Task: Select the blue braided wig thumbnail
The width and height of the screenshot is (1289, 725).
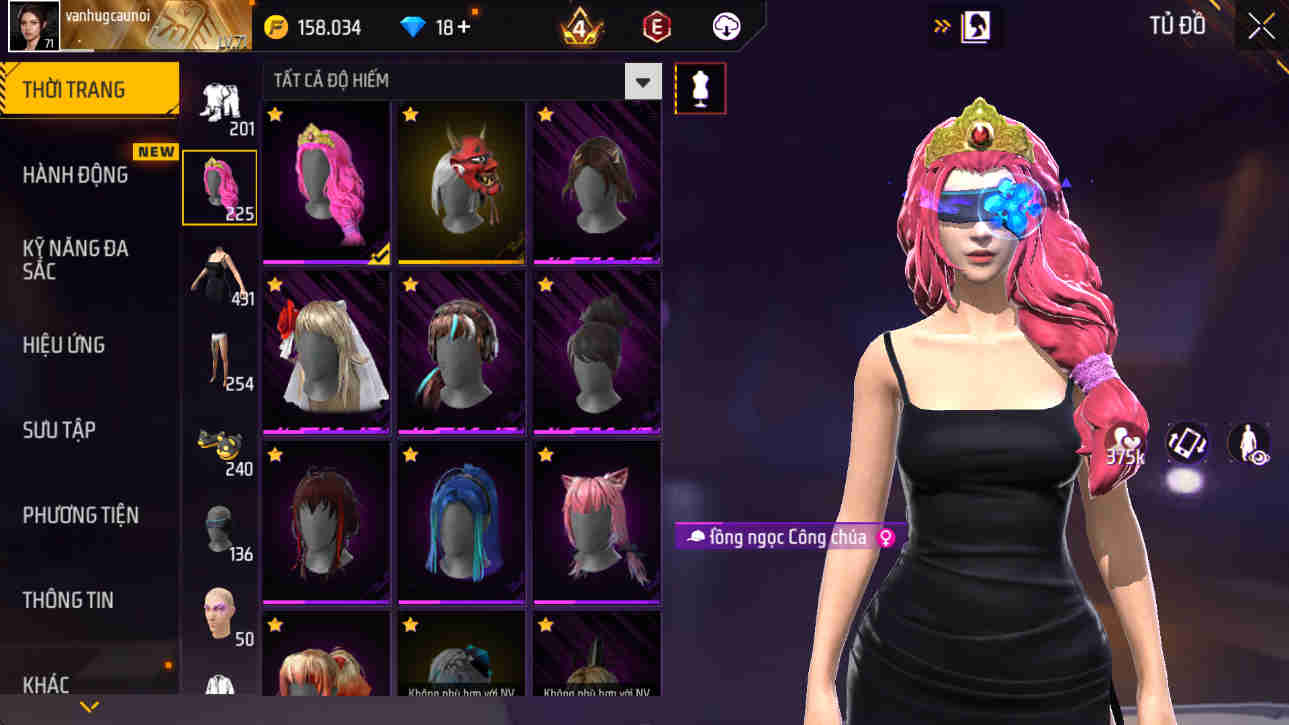Action: click(x=461, y=520)
